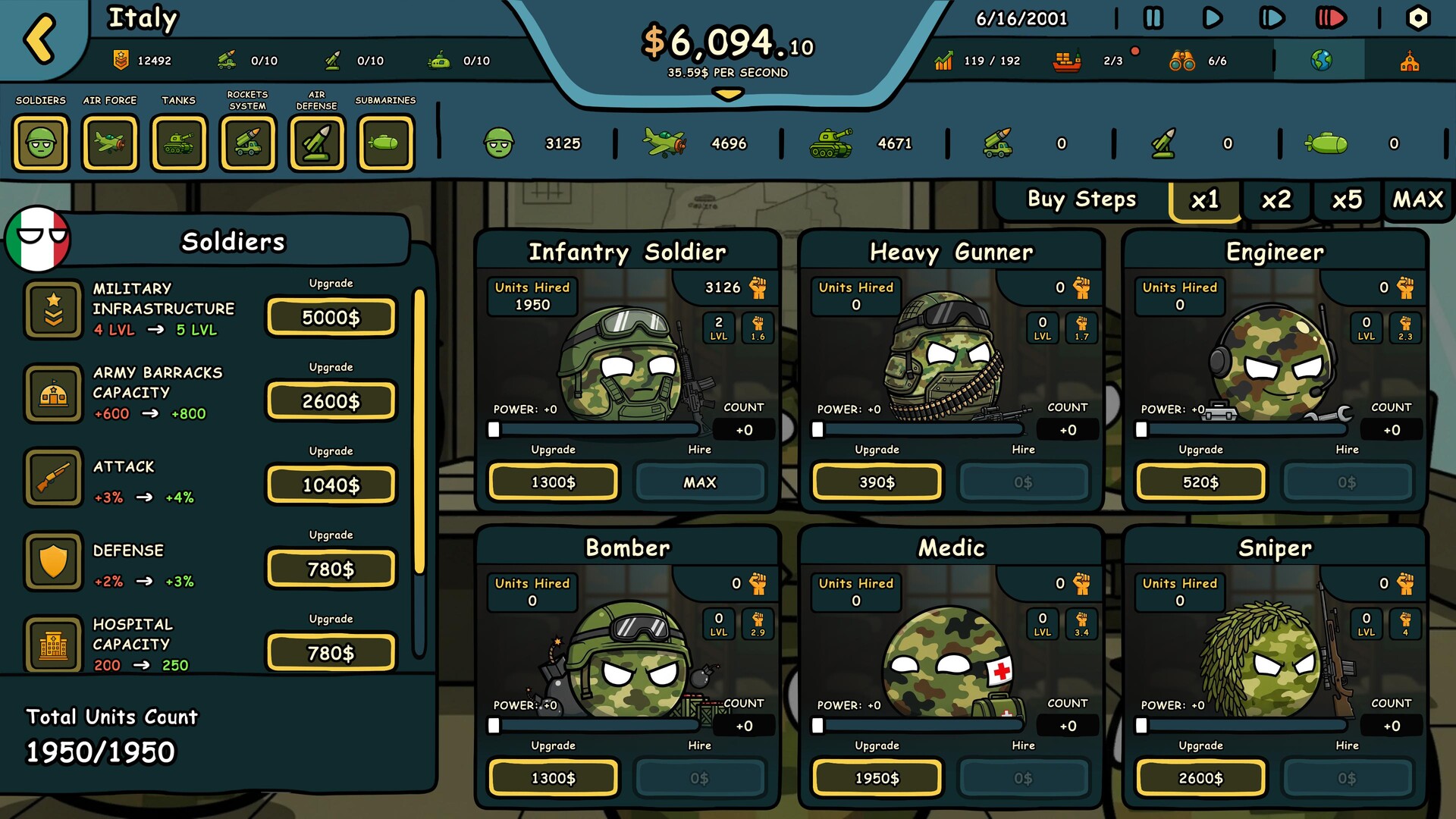Viewport: 1456px width, 819px height.
Task: Upgrade the Sniper for 2600$
Action: coord(1200,778)
